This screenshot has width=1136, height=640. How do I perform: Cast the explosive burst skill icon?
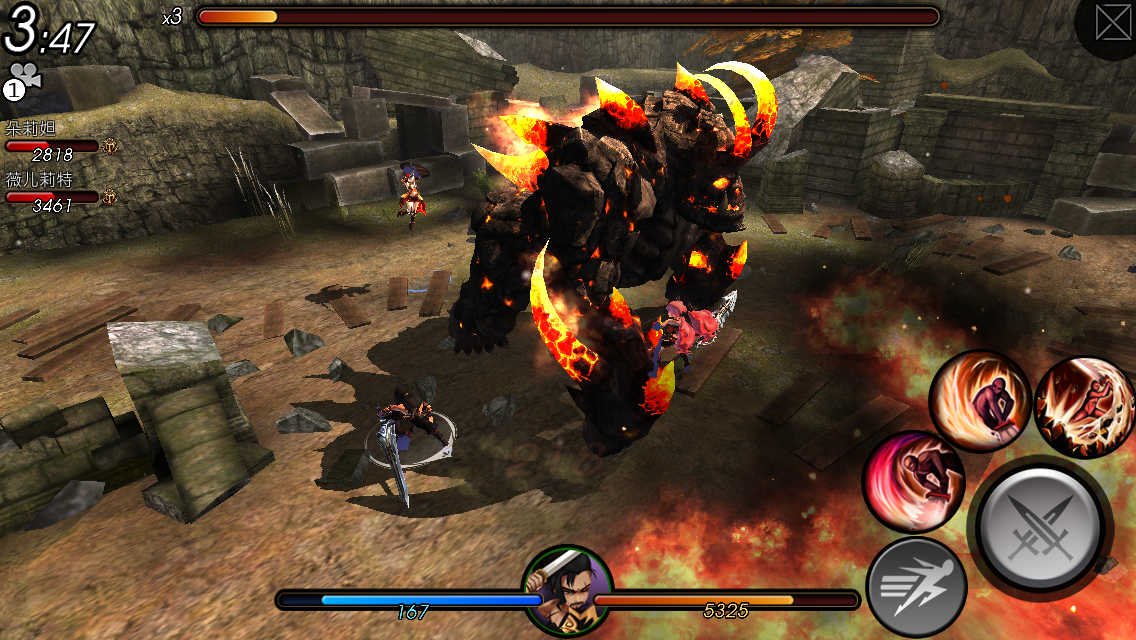1085,406
